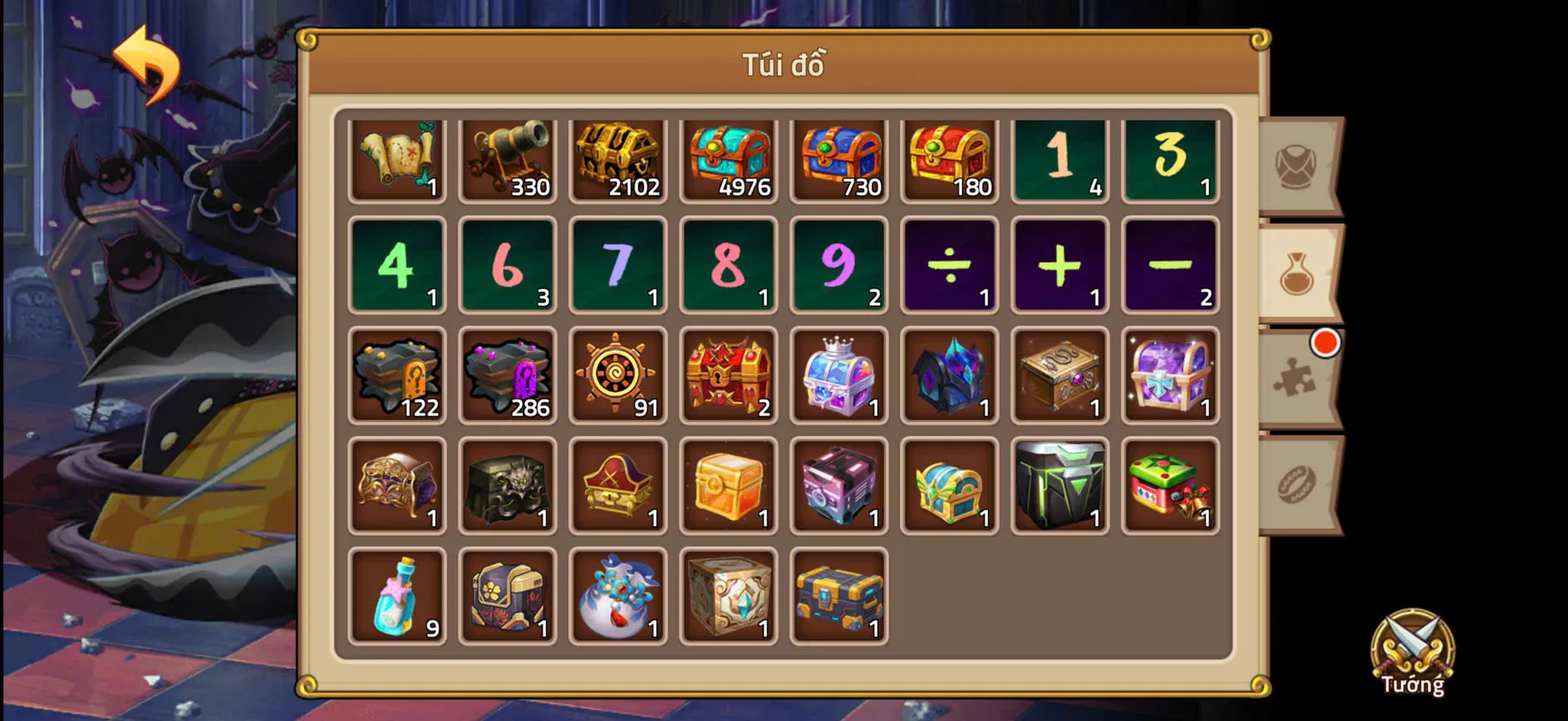
Task: Select the purple anvil key item (286)
Action: [508, 375]
